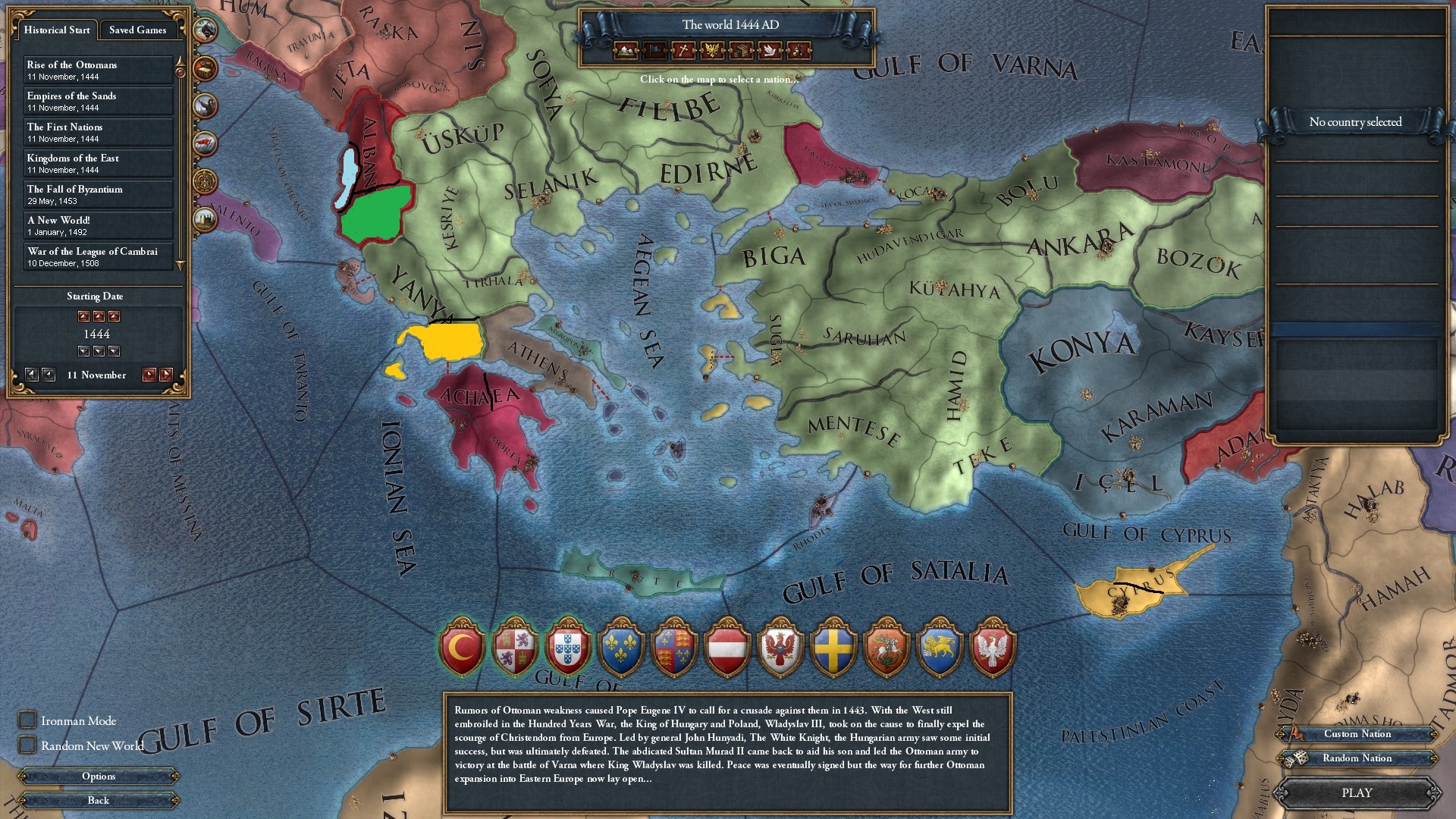
Task: Select the religion mapmode cross icon
Action: point(683,51)
